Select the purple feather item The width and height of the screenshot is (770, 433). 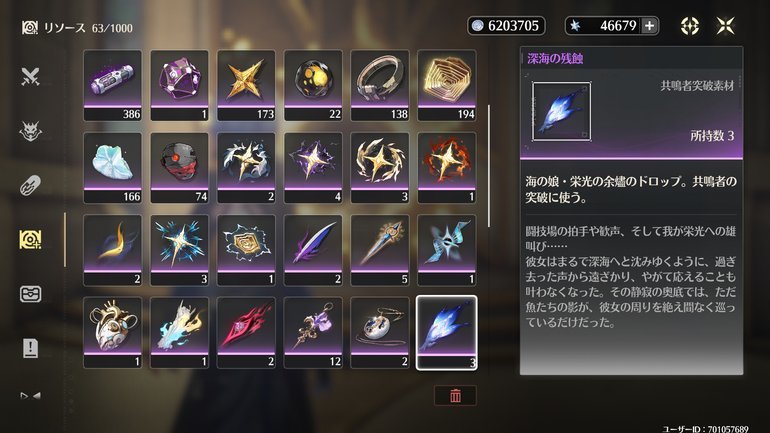click(x=313, y=249)
